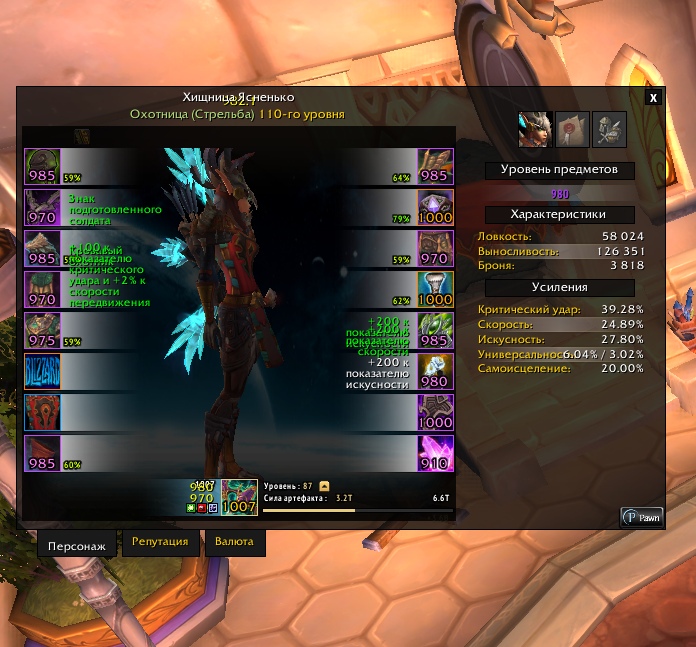Open the equipment manager armor icon
696x647 pixels.
608,128
